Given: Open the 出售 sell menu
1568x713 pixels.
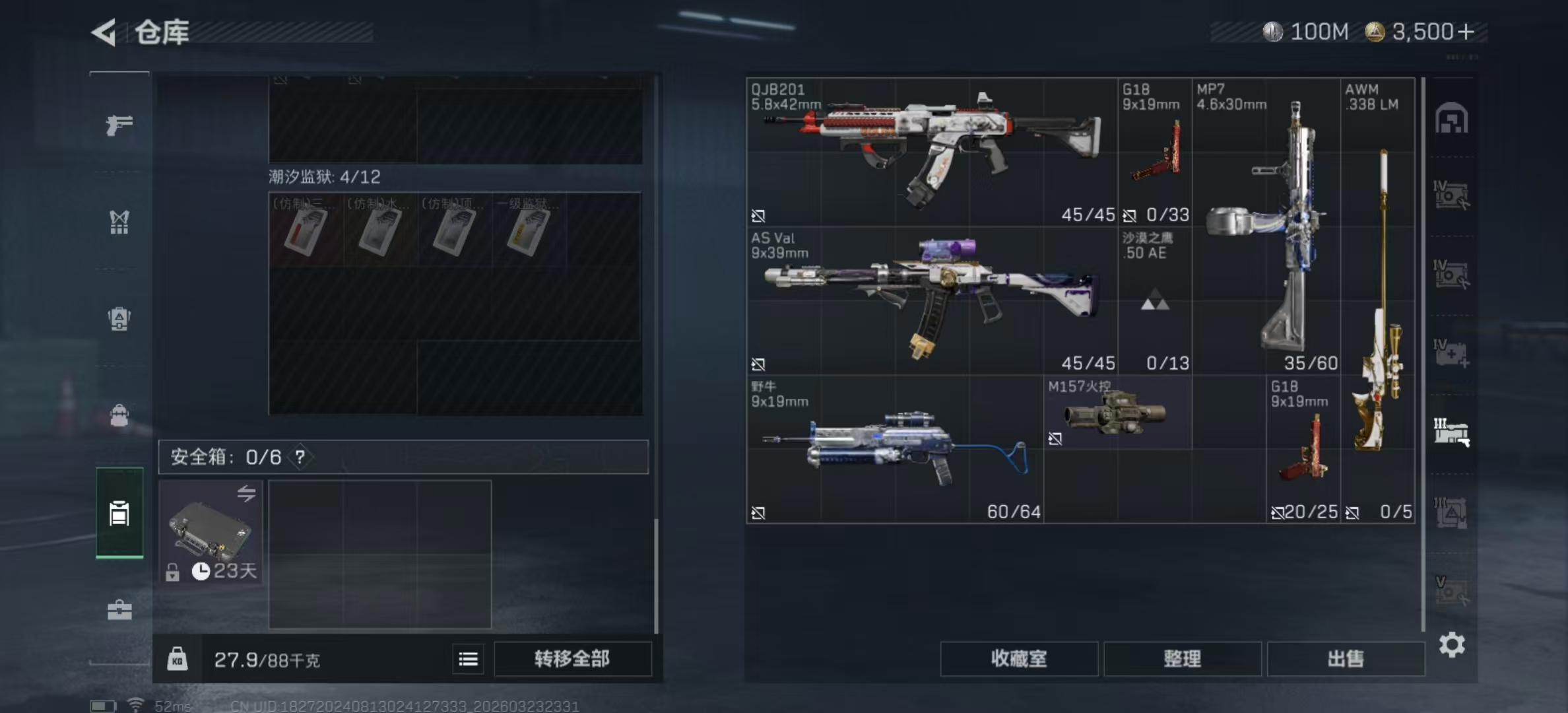Looking at the screenshot, I should [1345, 658].
